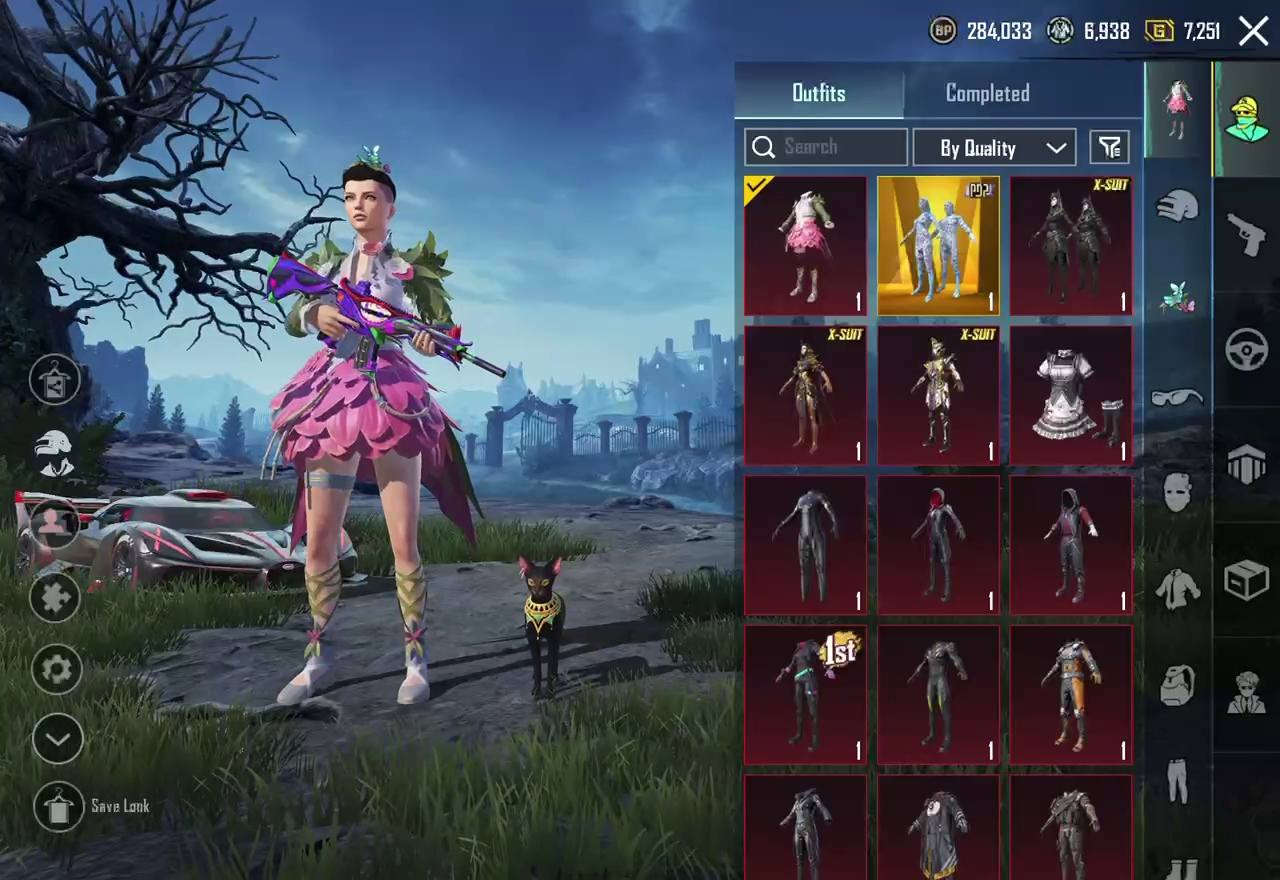Switch to the gun skins section
Image resolution: width=1280 pixels, height=880 pixels.
click(x=1246, y=234)
